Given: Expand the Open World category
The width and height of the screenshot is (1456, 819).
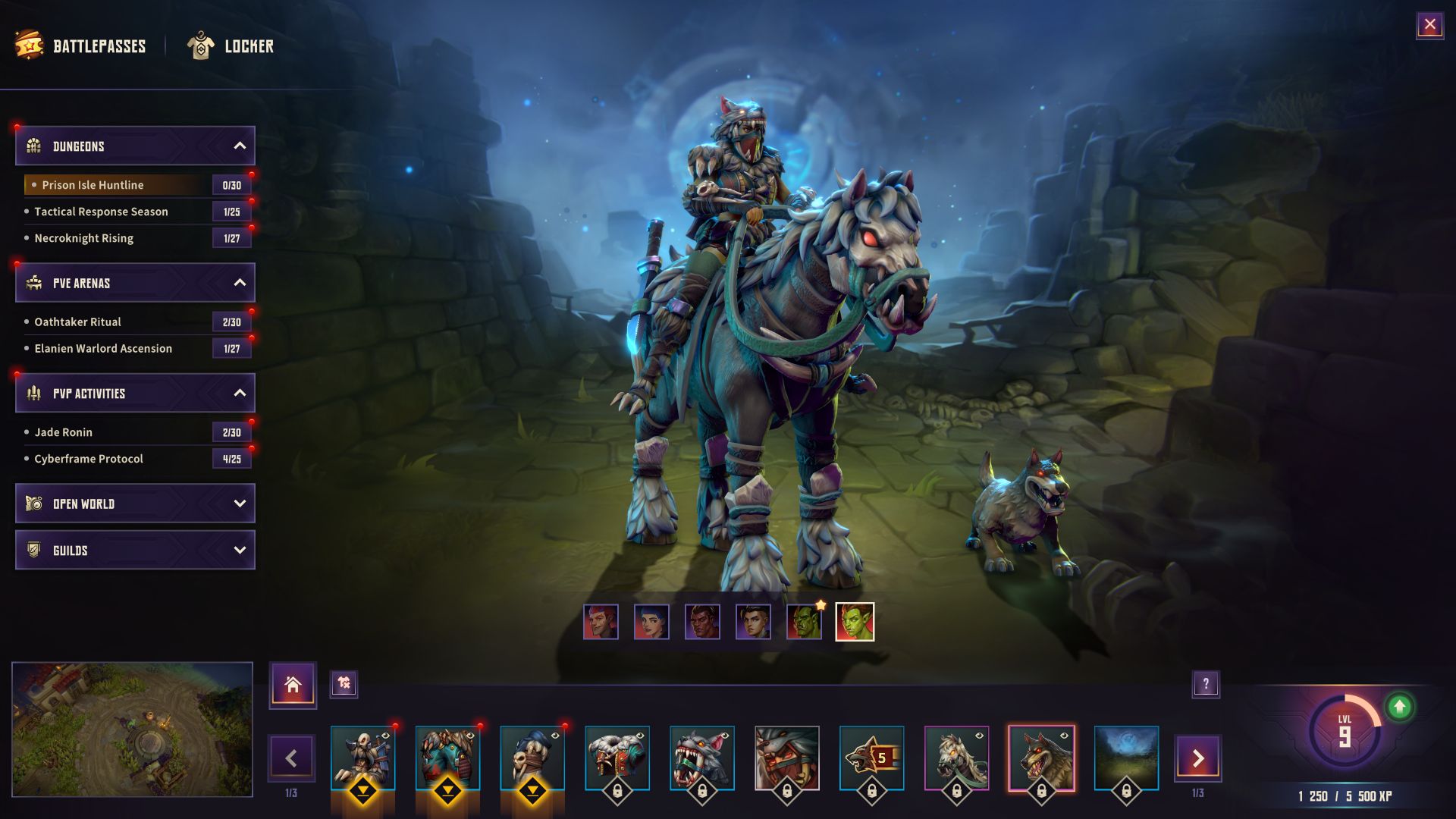Looking at the screenshot, I should pos(135,504).
